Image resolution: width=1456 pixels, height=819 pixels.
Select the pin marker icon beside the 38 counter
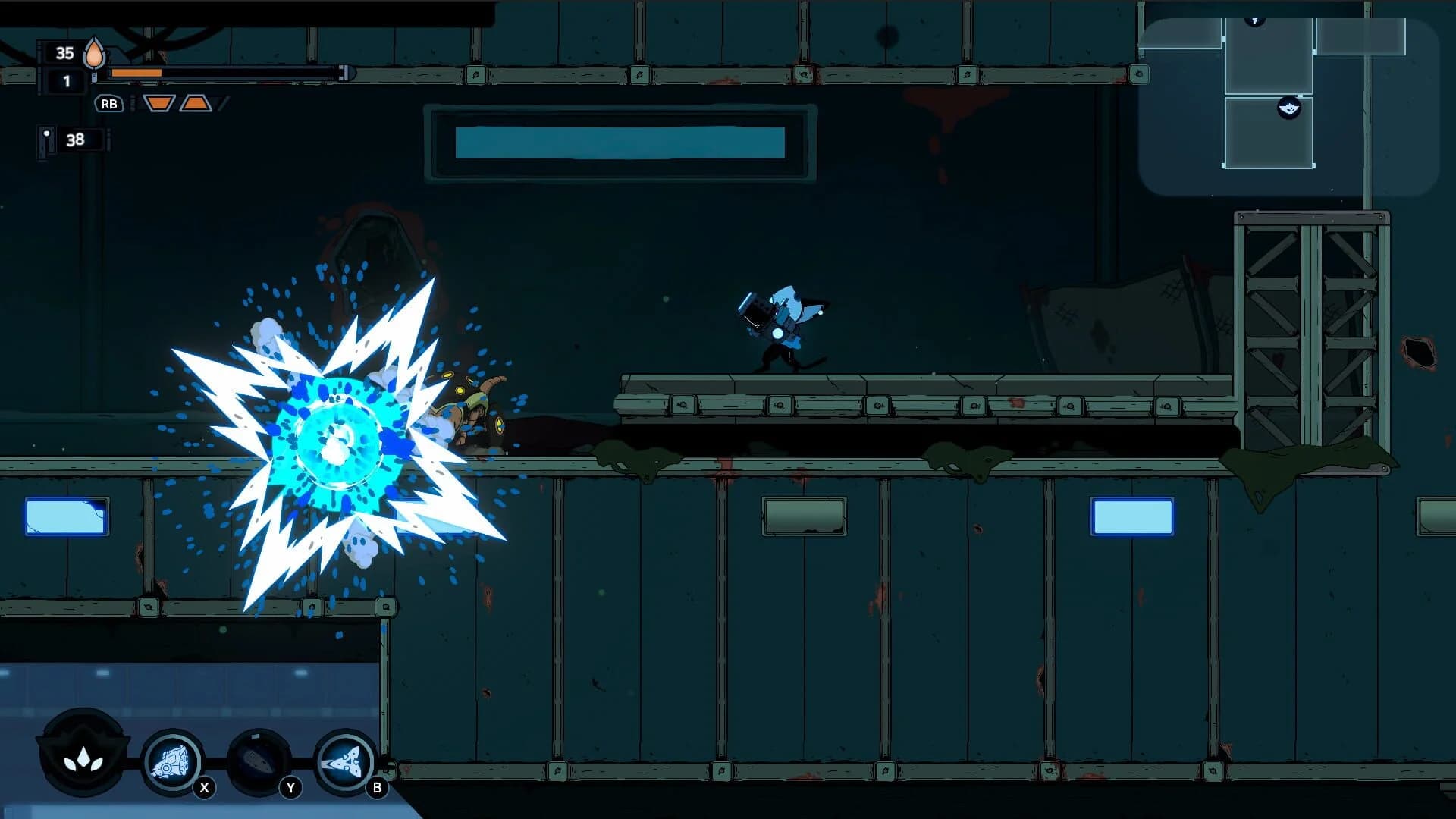click(x=46, y=138)
